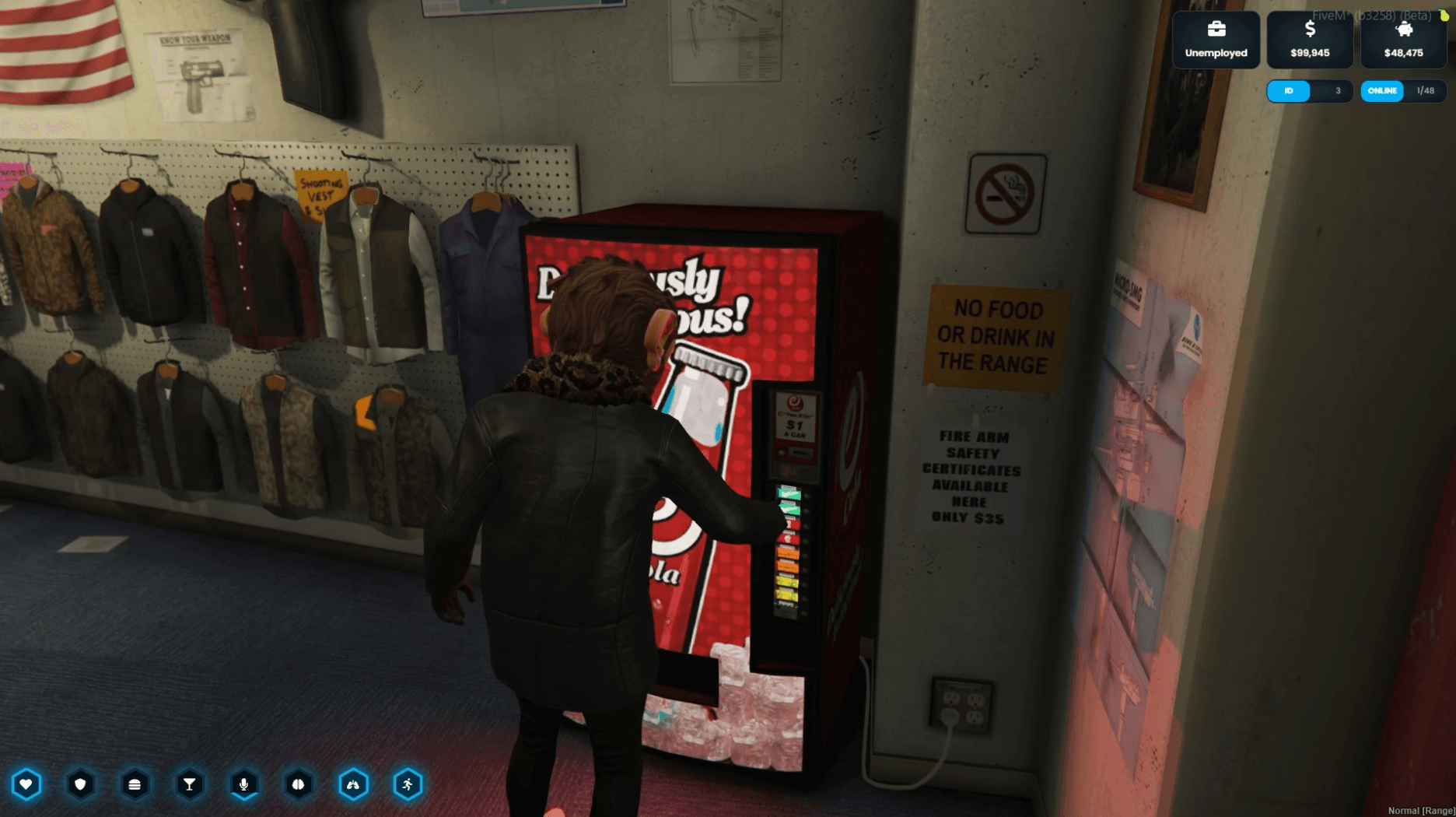
Task: Select the shield armor icon
Action: click(x=81, y=784)
